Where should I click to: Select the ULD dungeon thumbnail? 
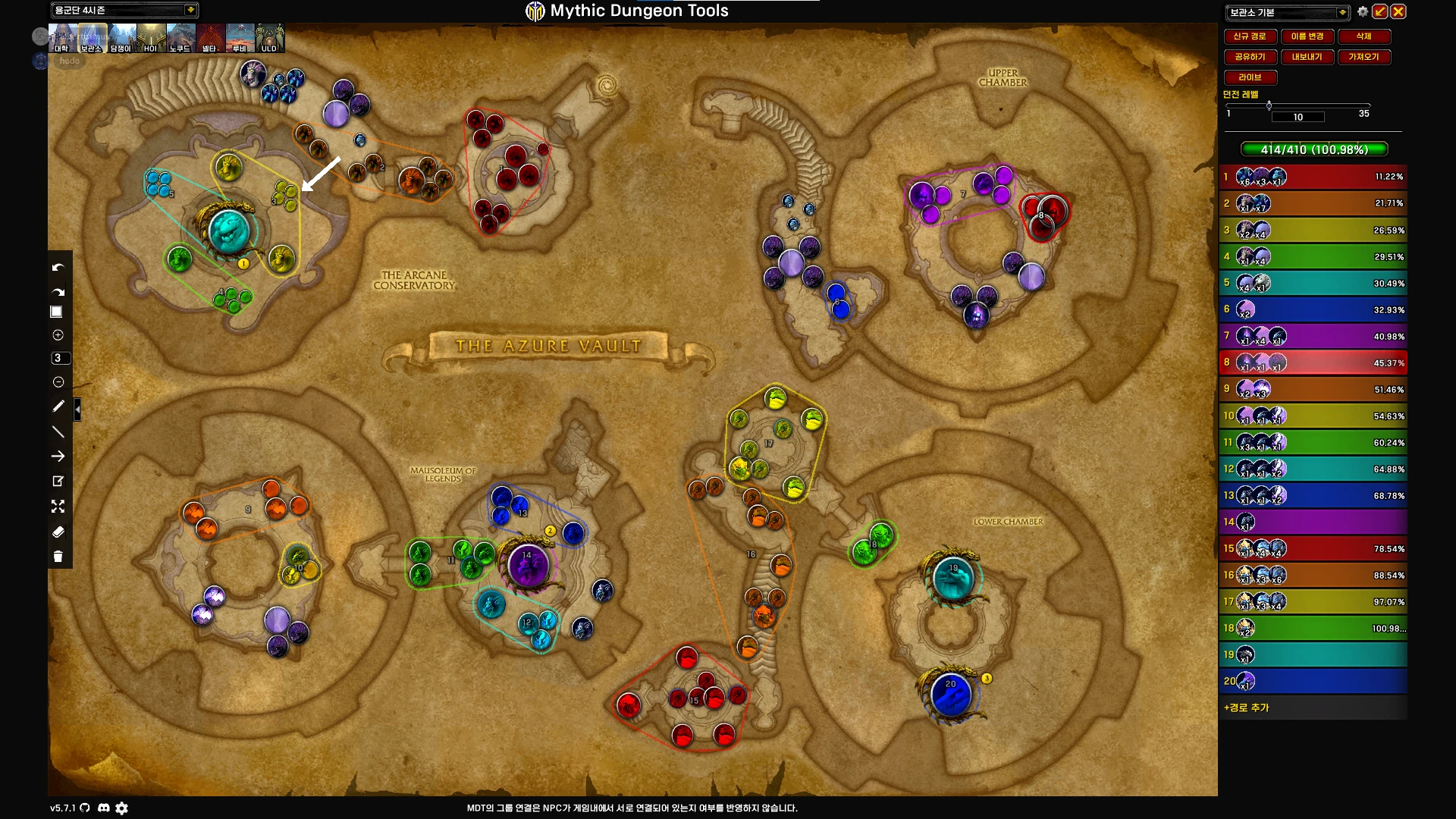[269, 38]
